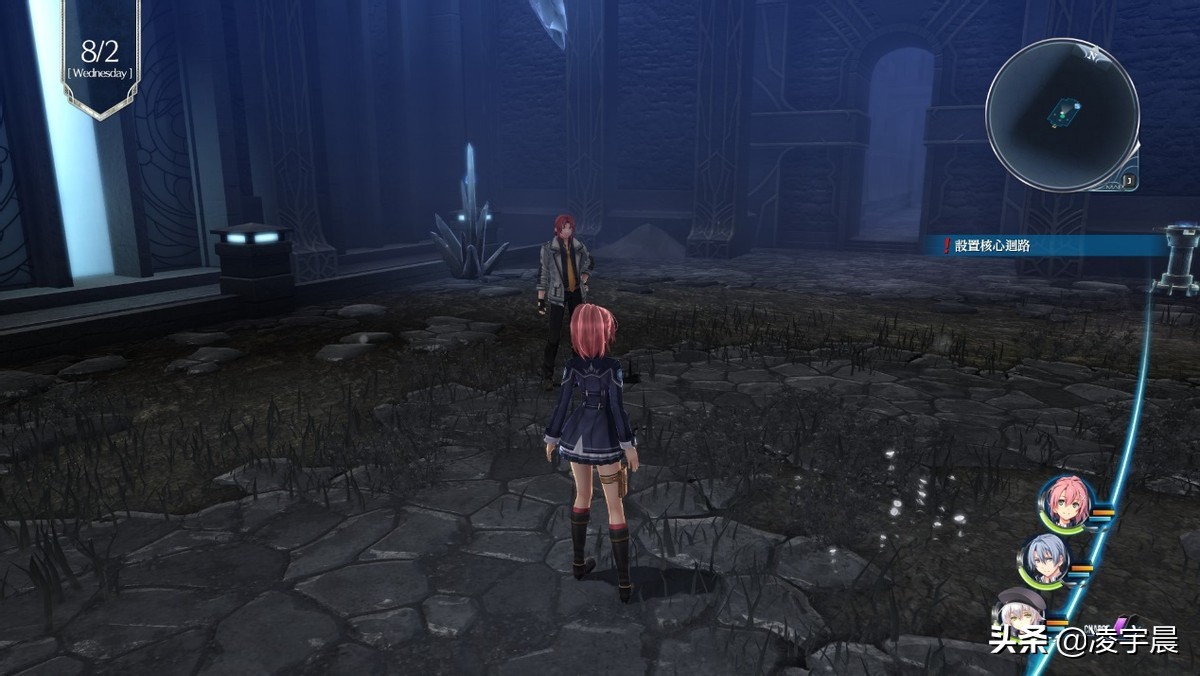Choose the blue-haired boy's party portrait
Screen dimensions: 1200x676
(x=1042, y=560)
